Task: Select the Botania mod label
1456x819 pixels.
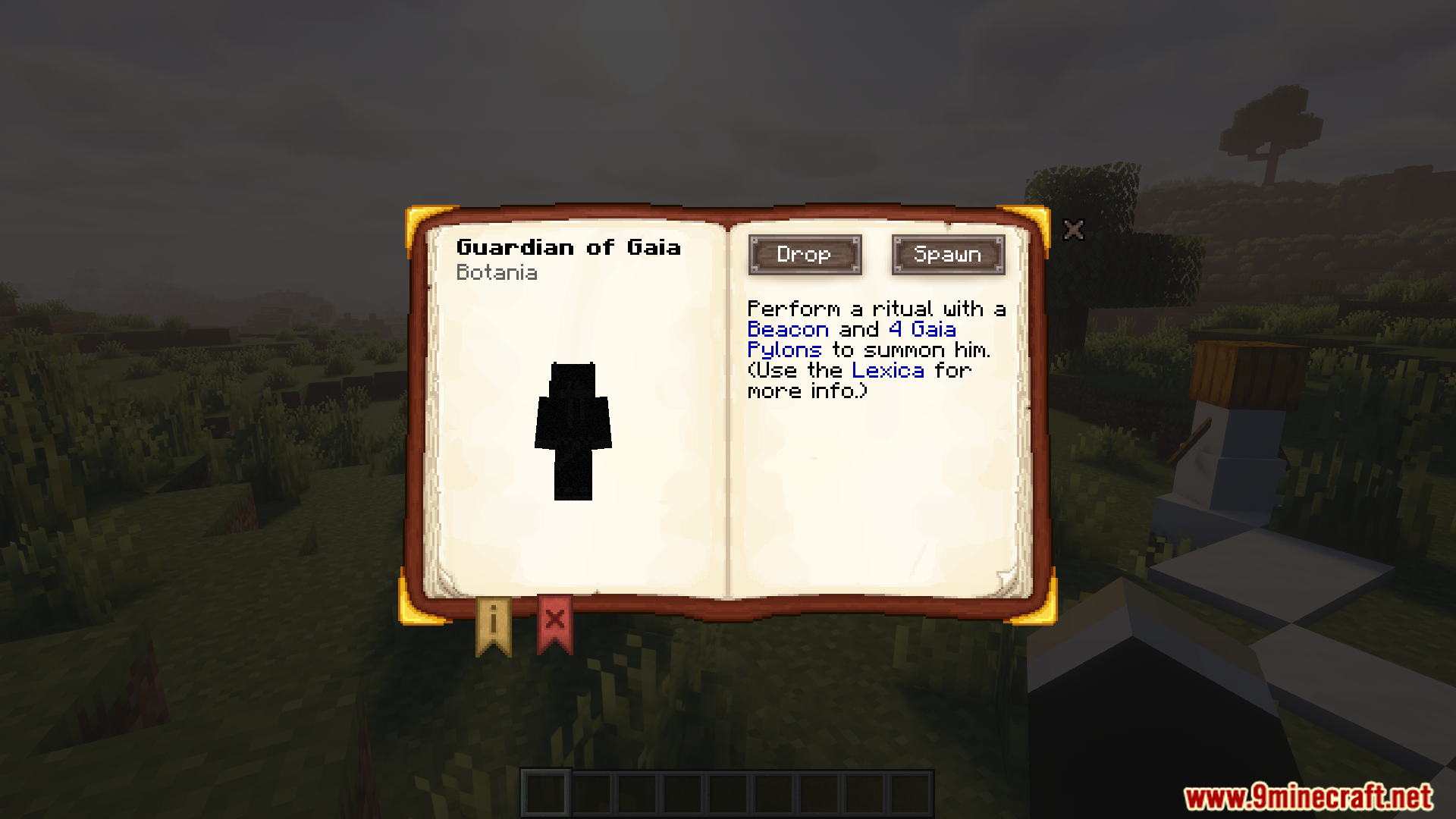Action: click(x=497, y=273)
